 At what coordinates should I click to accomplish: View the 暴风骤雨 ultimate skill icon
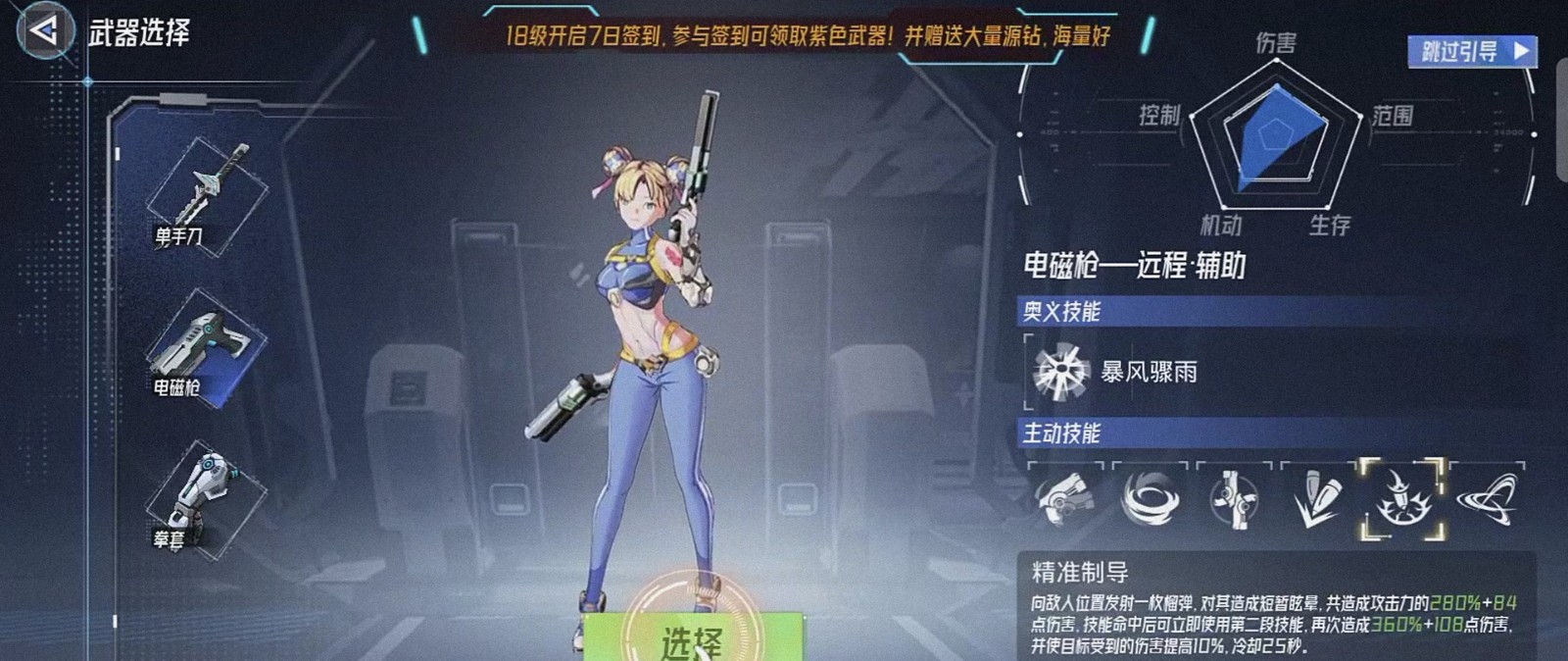tap(1061, 372)
